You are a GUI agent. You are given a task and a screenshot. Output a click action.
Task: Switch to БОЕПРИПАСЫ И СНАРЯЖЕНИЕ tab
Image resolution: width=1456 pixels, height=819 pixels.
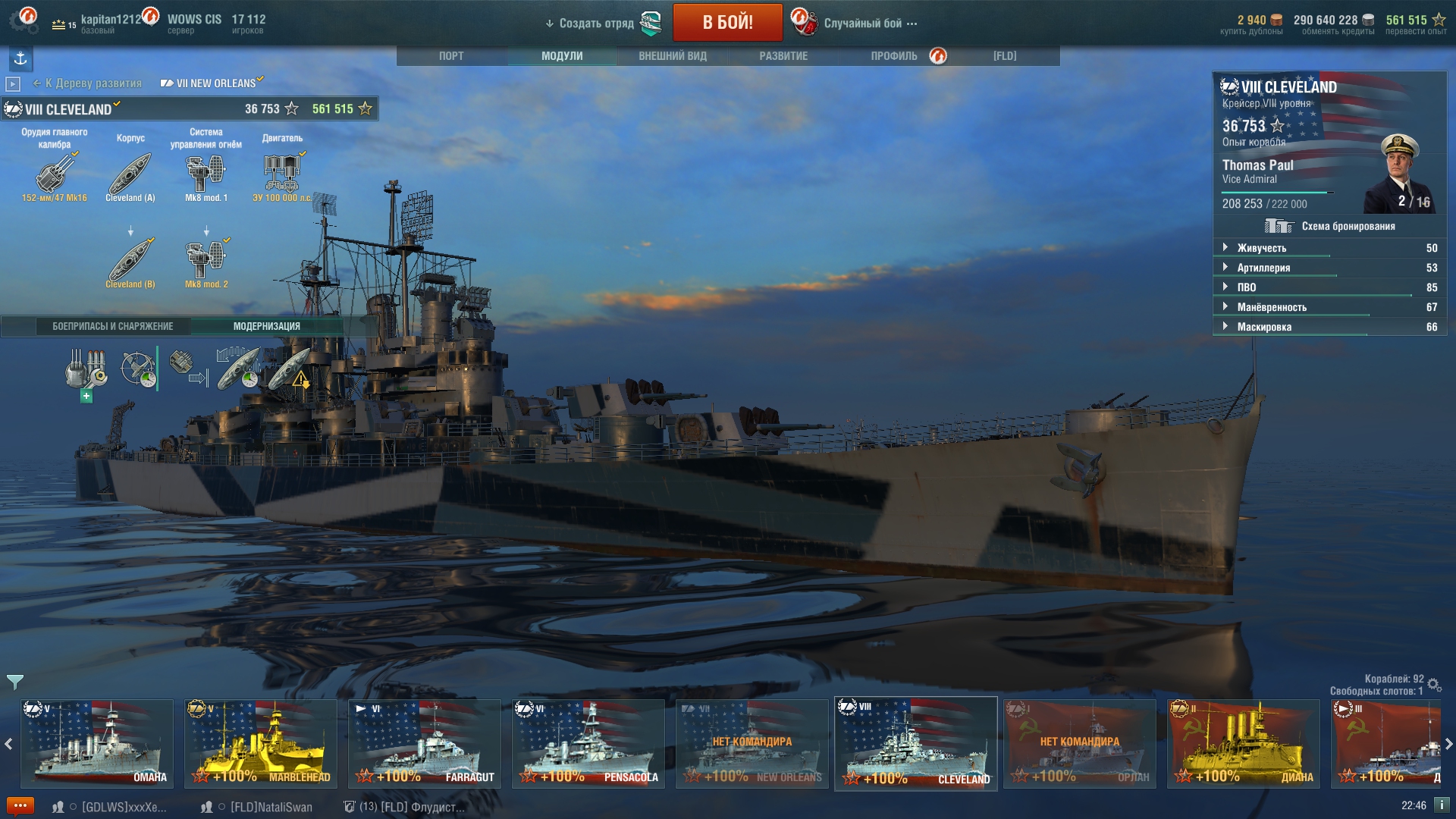(112, 327)
